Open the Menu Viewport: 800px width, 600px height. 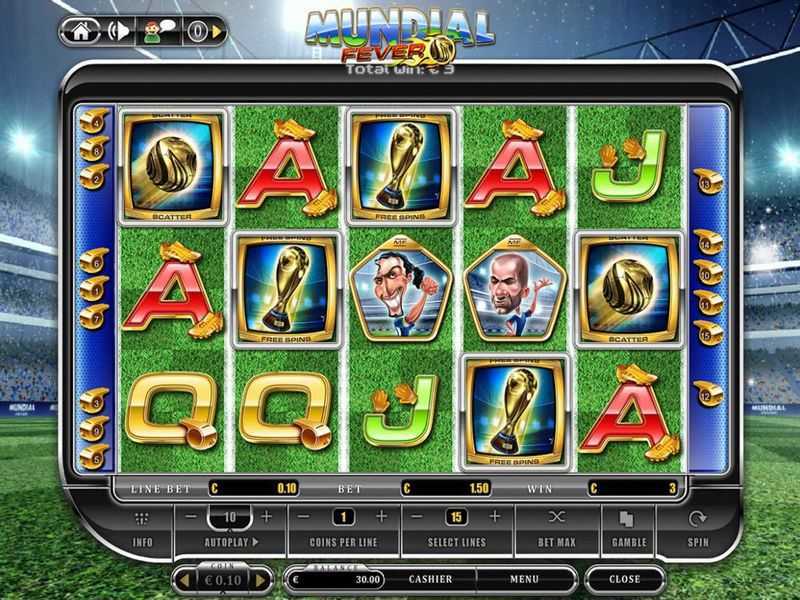click(524, 578)
